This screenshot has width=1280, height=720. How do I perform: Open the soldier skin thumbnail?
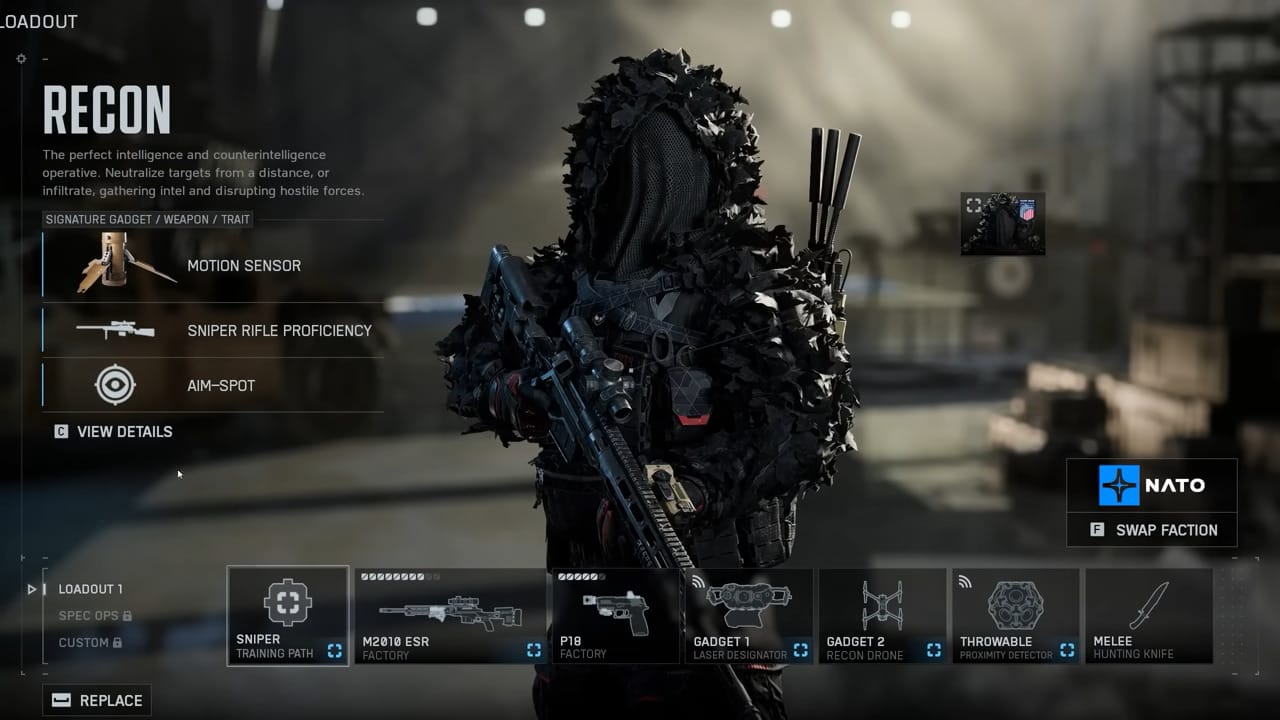tap(1003, 224)
